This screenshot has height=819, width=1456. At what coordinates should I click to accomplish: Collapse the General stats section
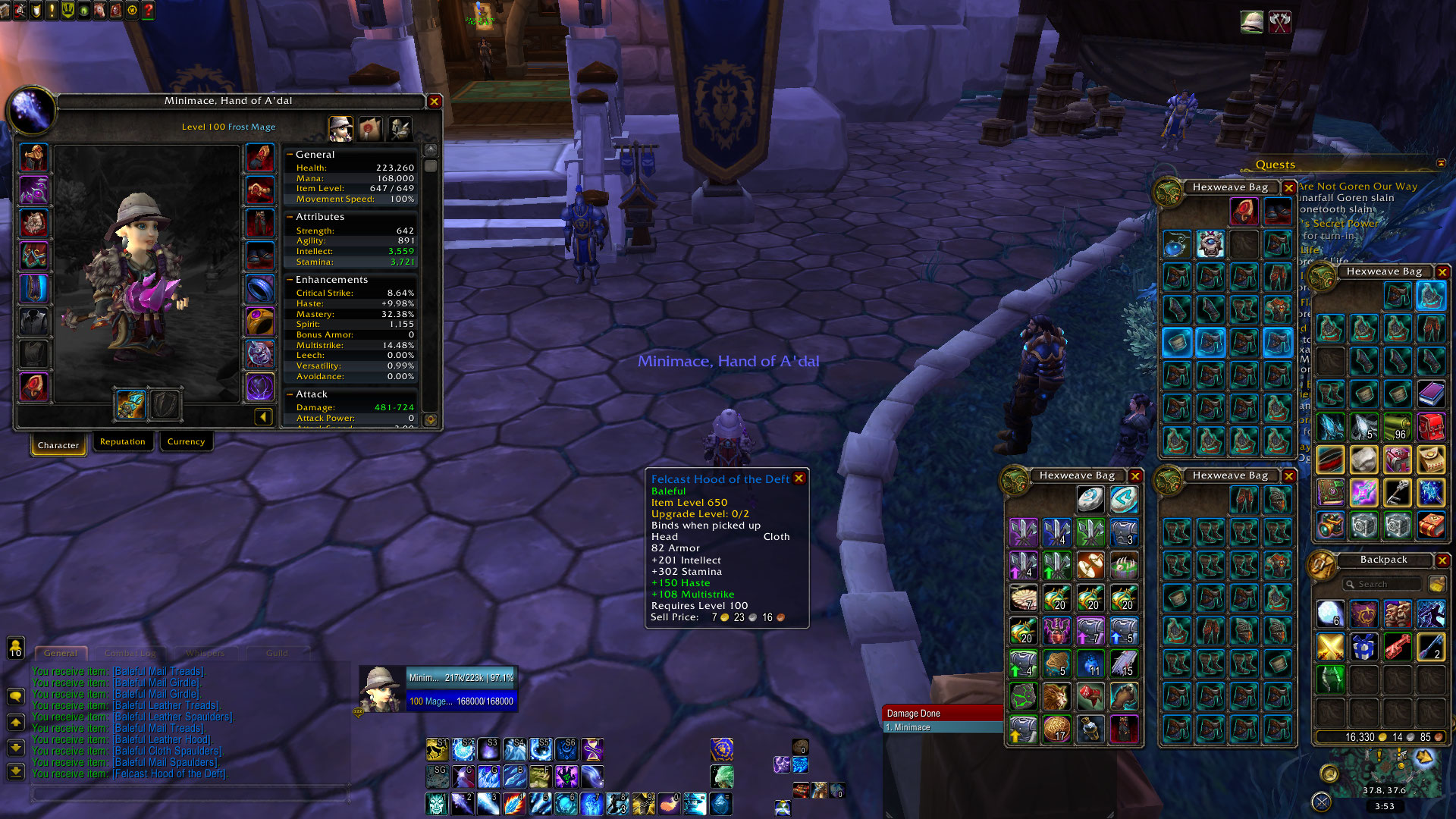290,155
